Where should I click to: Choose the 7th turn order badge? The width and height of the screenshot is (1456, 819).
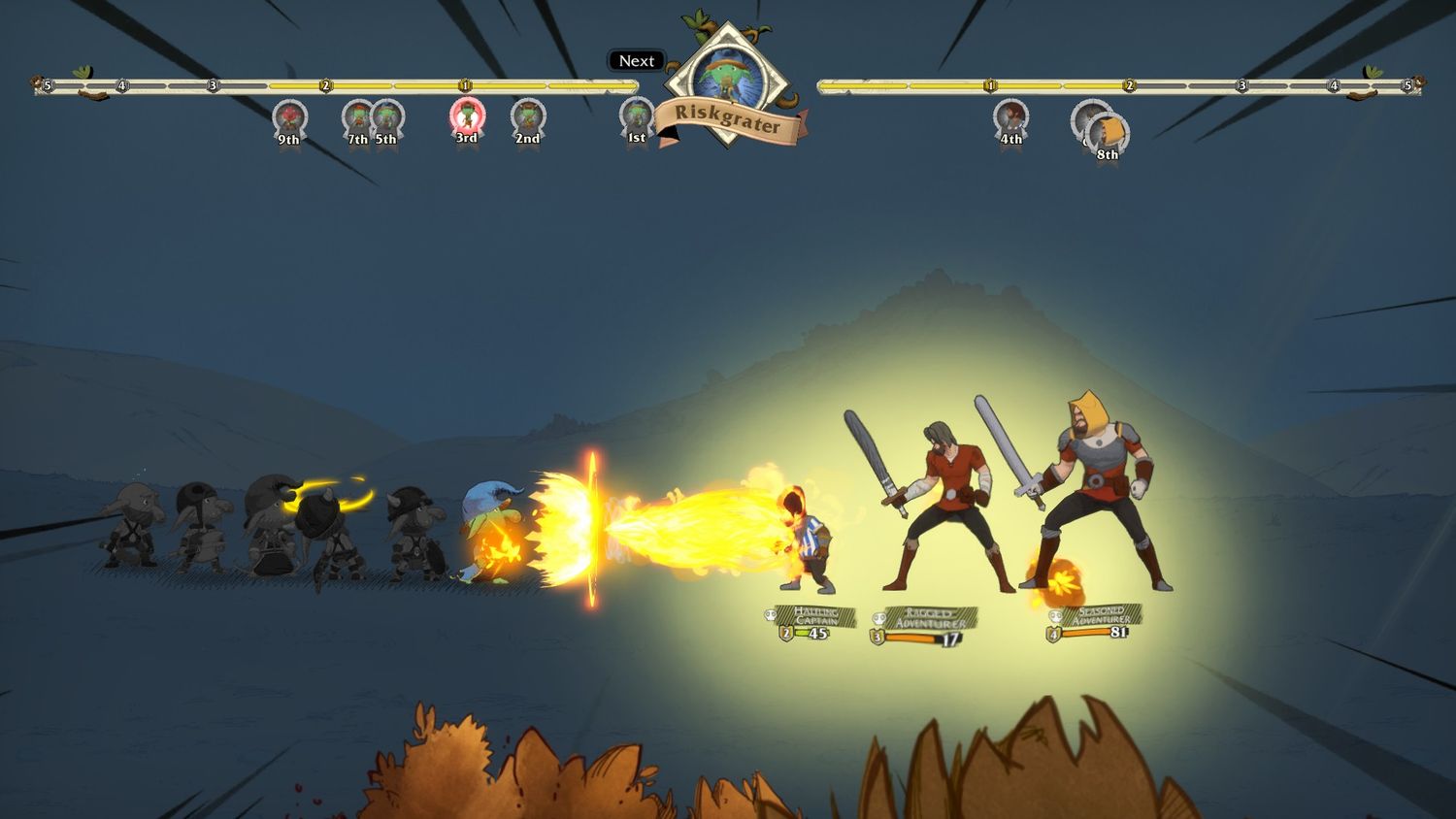[357, 118]
